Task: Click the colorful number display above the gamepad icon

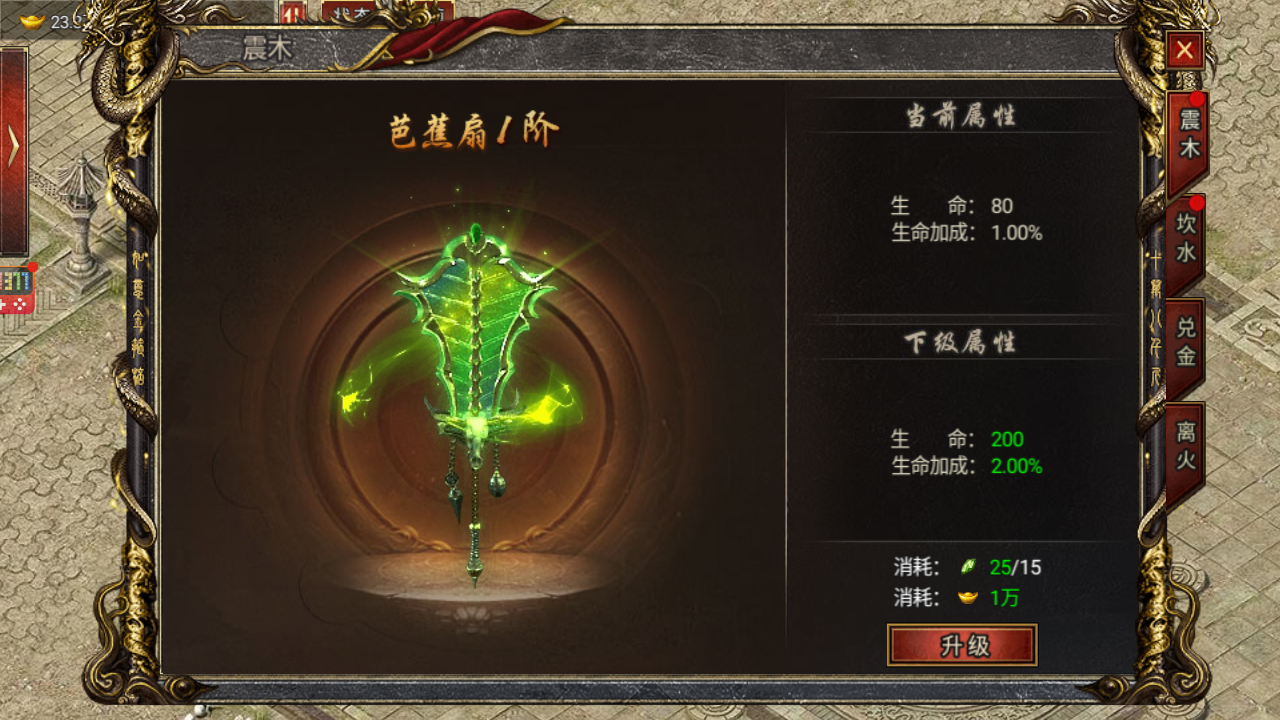Action: click(x=16, y=279)
